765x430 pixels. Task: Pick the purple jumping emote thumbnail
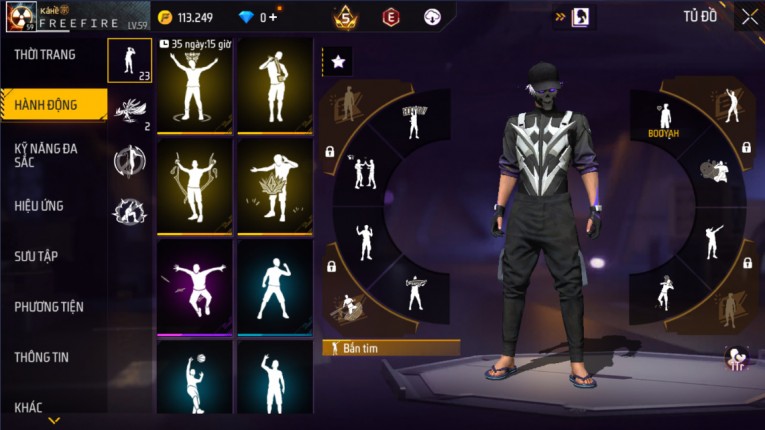(194, 286)
